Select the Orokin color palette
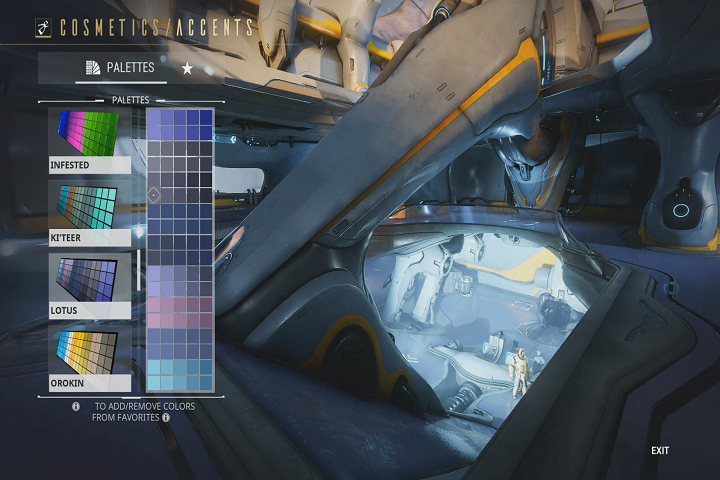 point(89,358)
